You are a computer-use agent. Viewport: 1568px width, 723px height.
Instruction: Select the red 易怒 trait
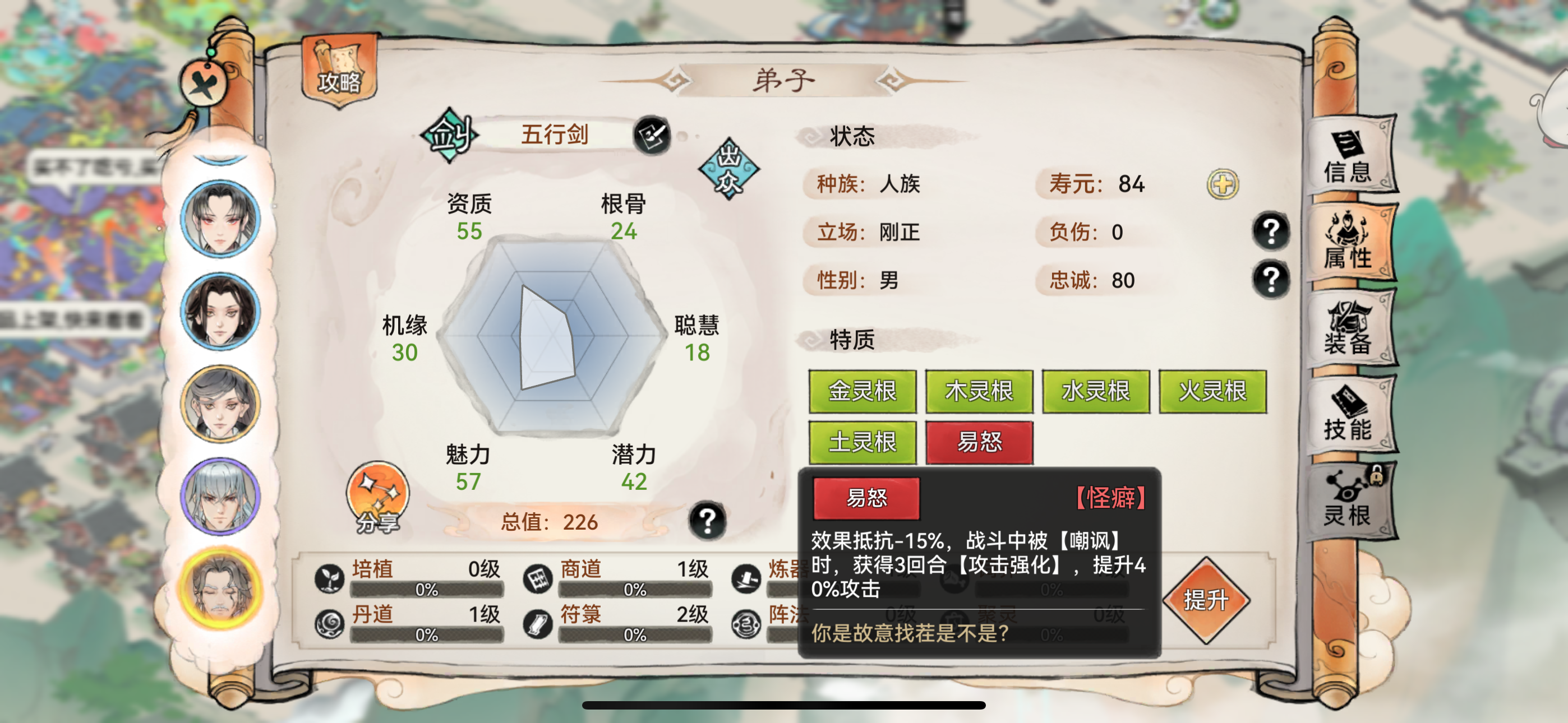pos(980,444)
